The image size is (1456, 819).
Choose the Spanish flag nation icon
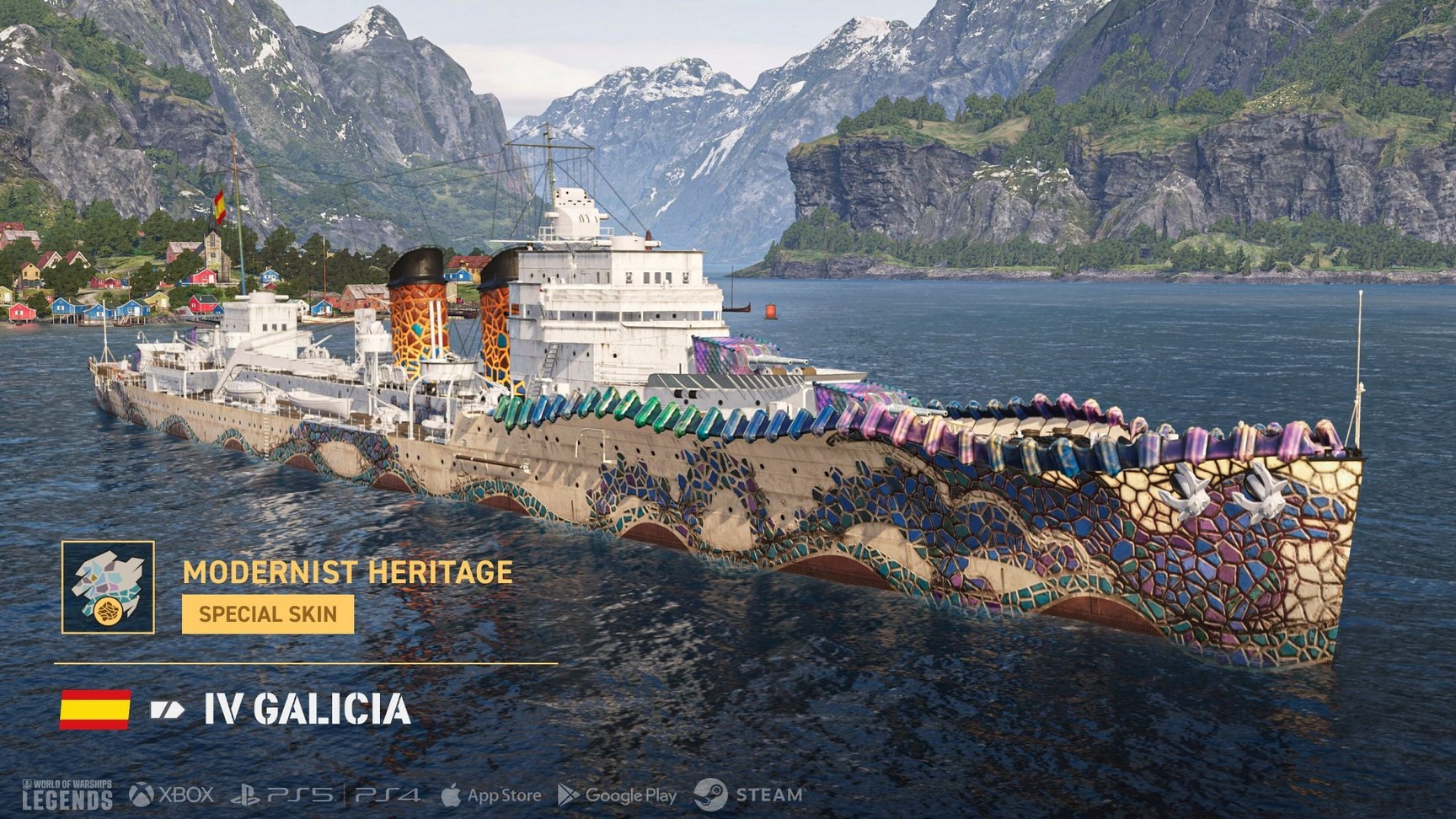[x=95, y=709]
